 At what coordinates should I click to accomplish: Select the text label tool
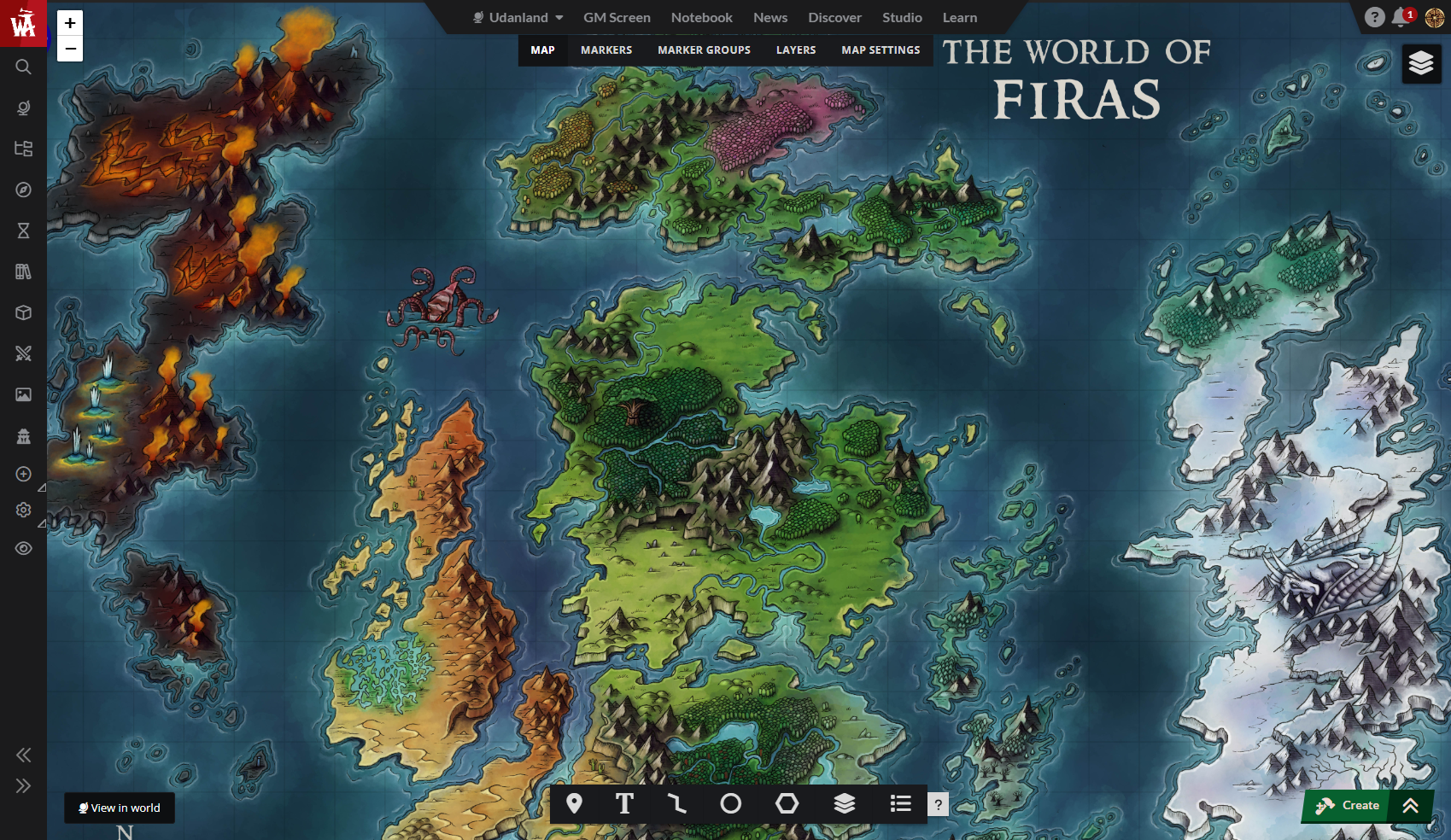pyautogui.click(x=624, y=803)
